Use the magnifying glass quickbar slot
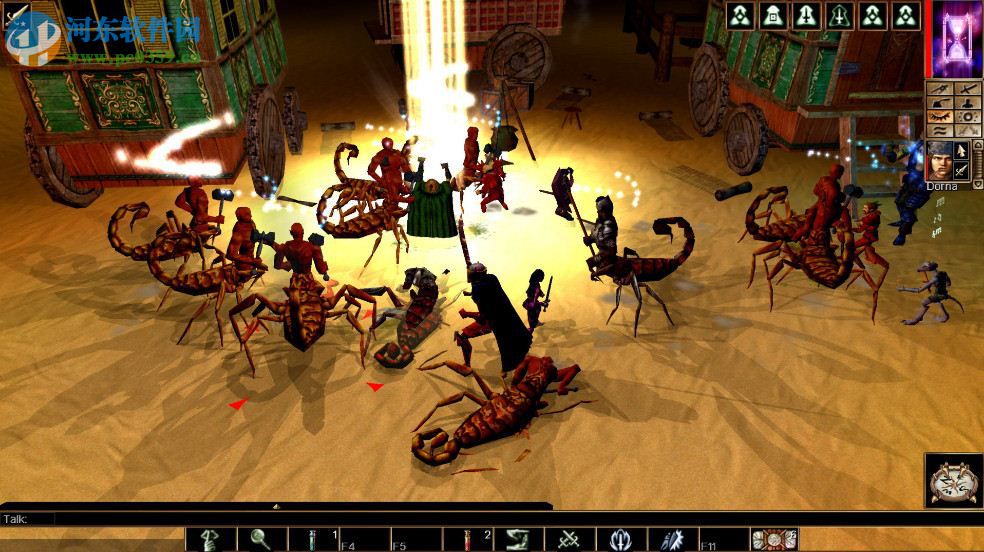This screenshot has height=552, width=984. pyautogui.click(x=262, y=540)
